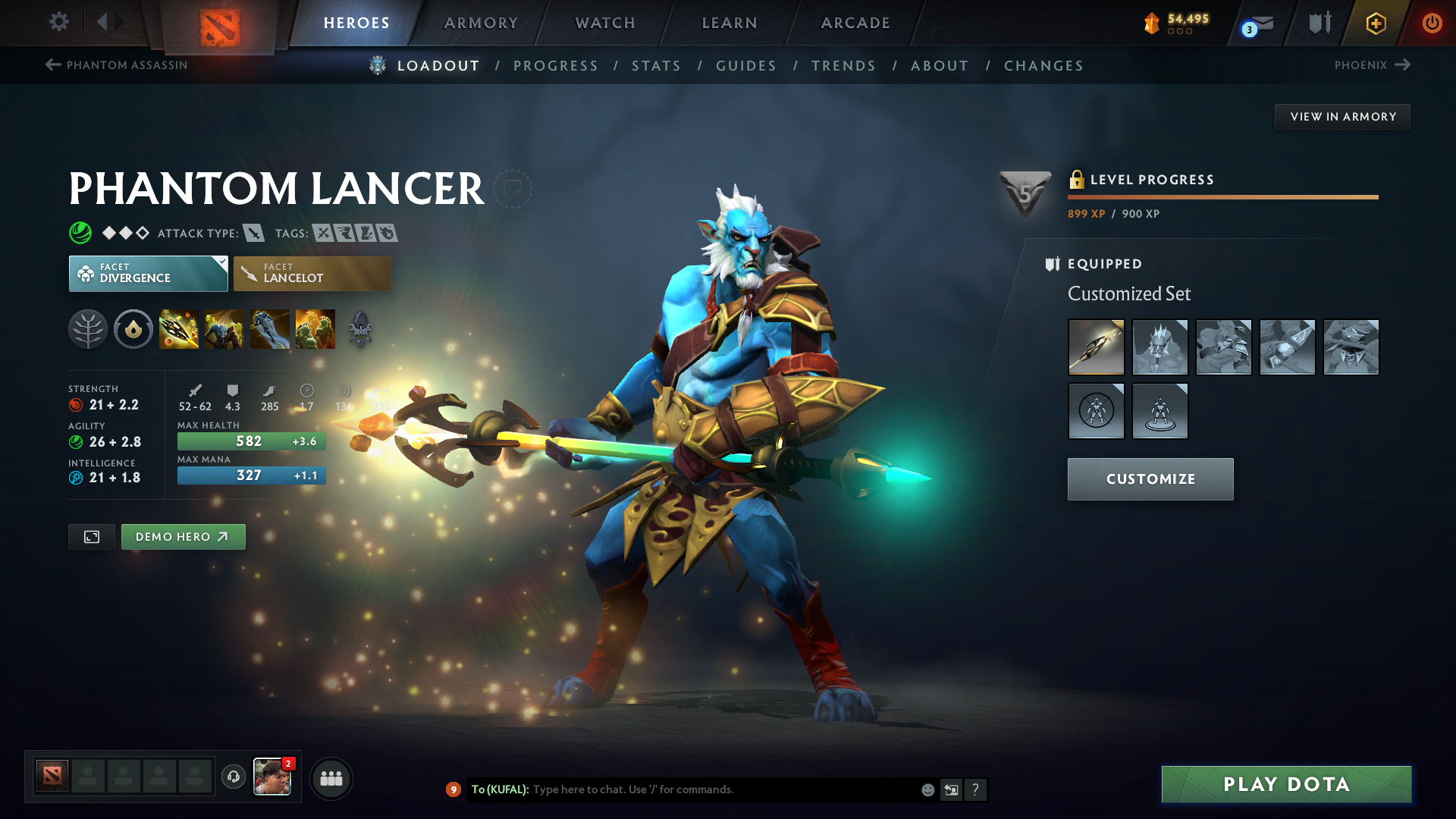
Task: Expand the Divergence facet dropdown
Action: click(x=220, y=263)
